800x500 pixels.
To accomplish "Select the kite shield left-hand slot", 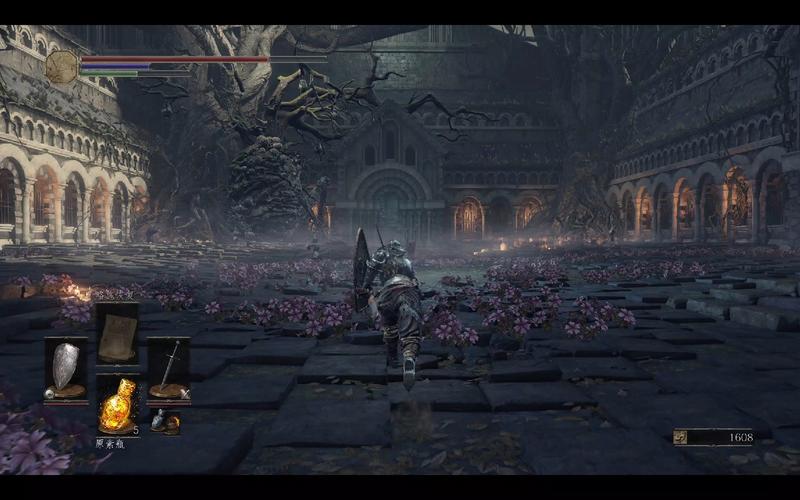I will tap(66, 367).
